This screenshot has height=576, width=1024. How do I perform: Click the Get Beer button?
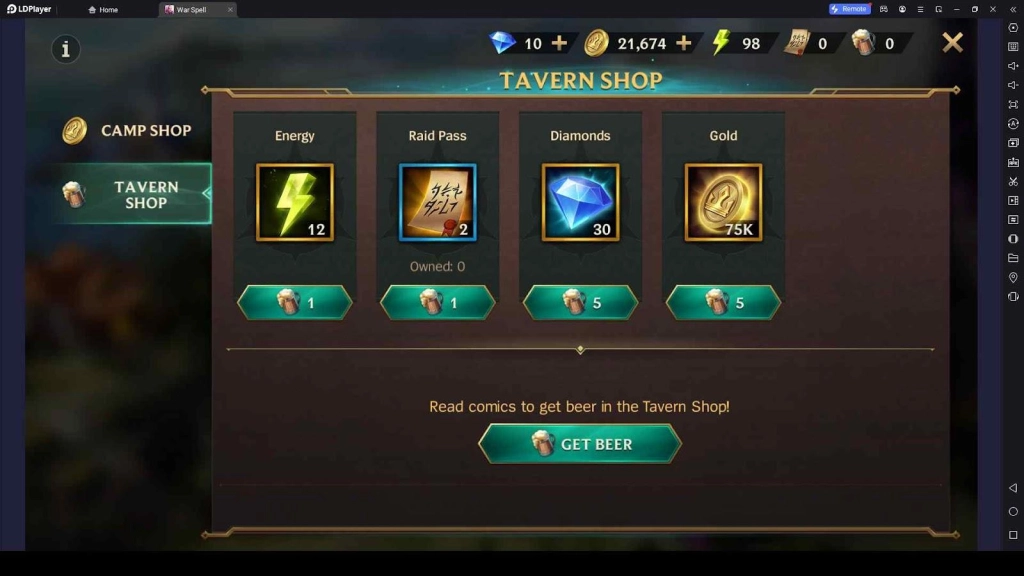[x=580, y=443]
